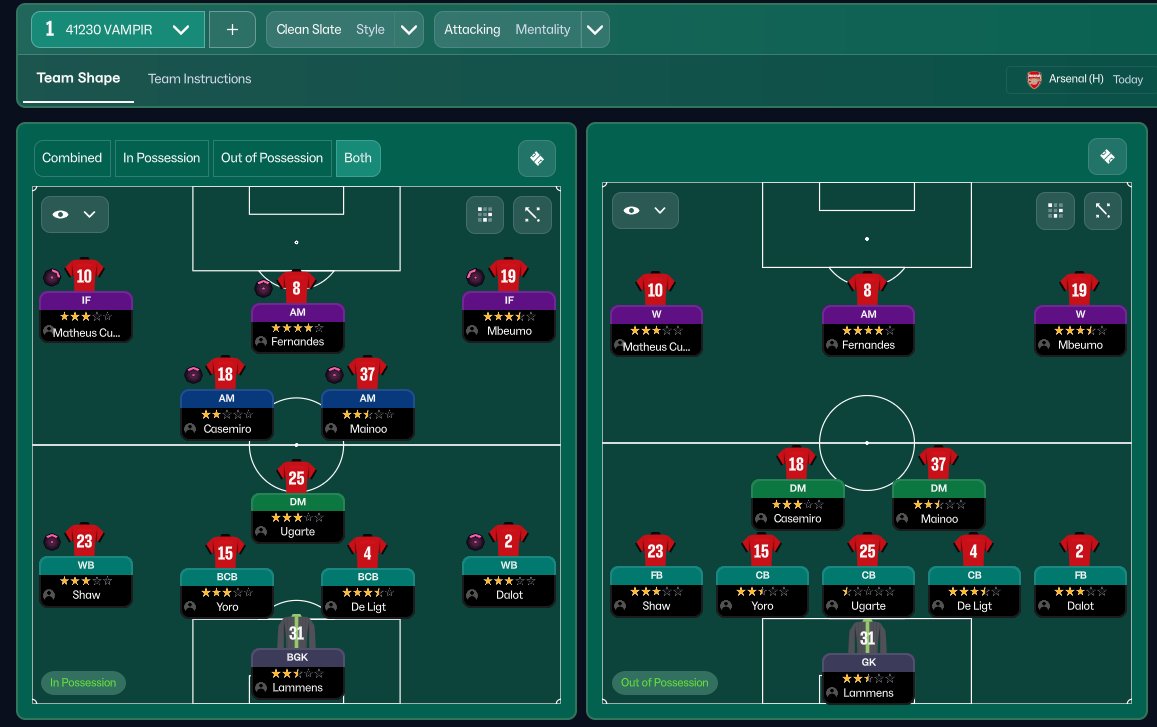Click Dalot's FB card out of possession
The height and width of the screenshot is (727, 1157).
point(1080,589)
